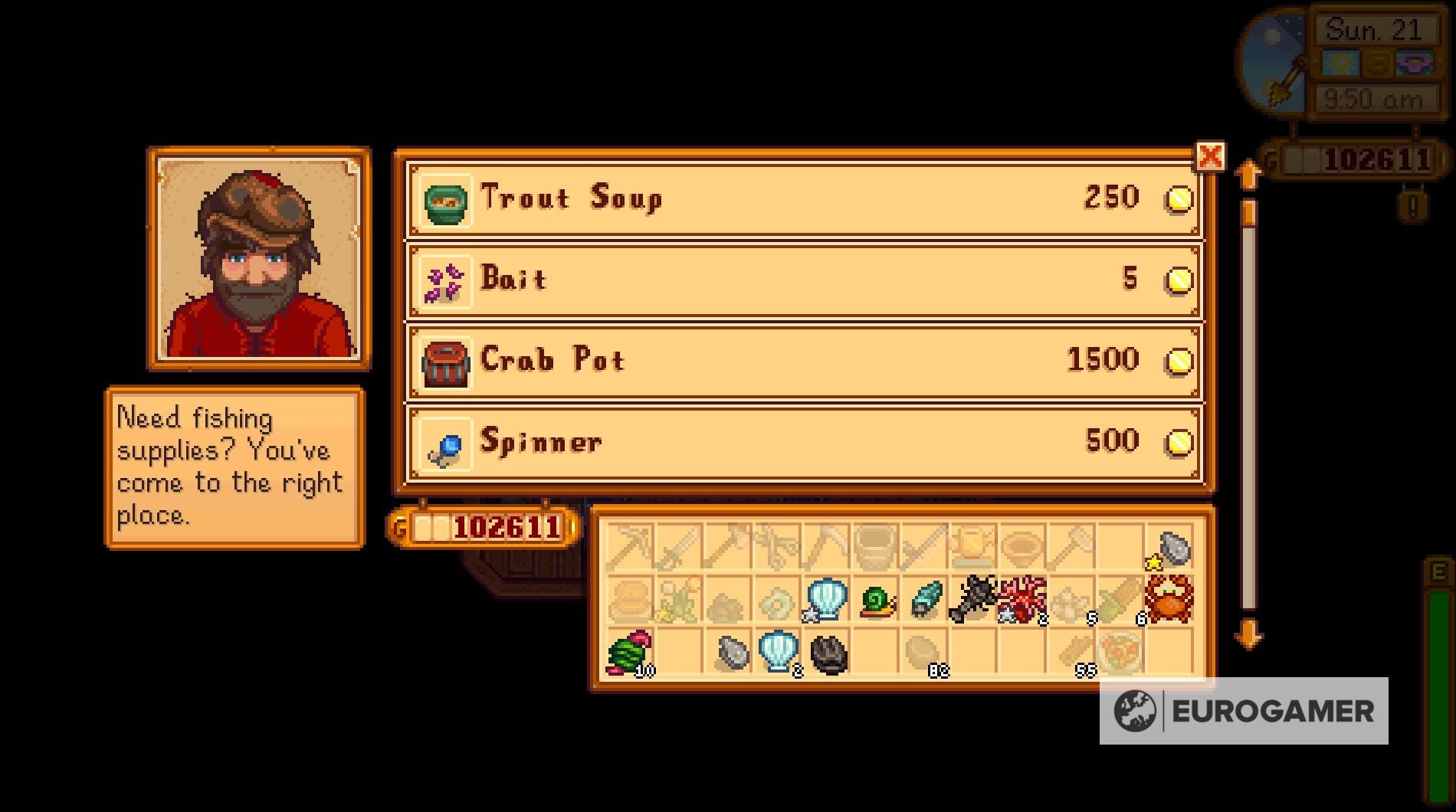
Task: Buy Bait for 5 gold
Action: coord(805,280)
